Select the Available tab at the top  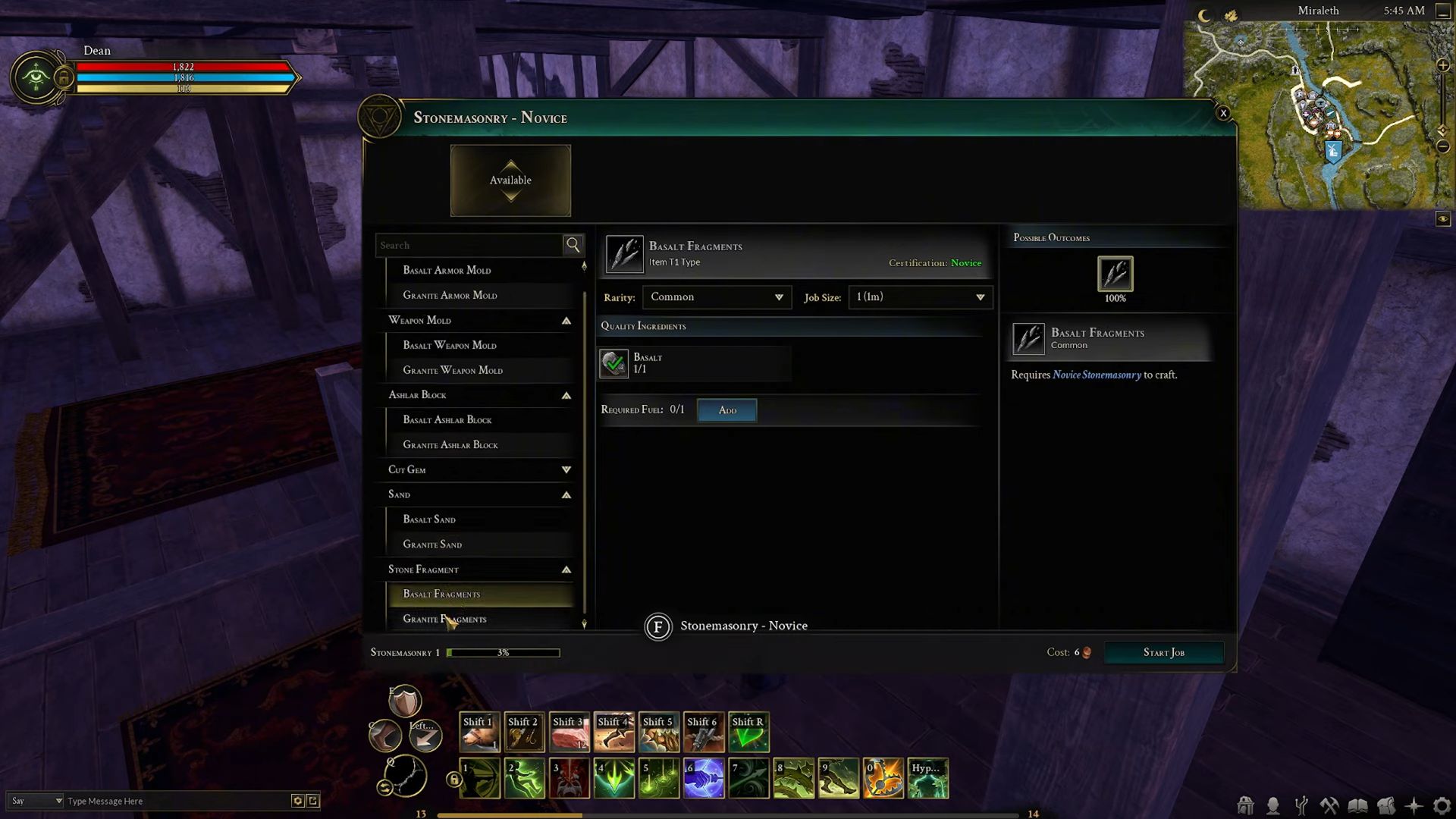point(510,180)
